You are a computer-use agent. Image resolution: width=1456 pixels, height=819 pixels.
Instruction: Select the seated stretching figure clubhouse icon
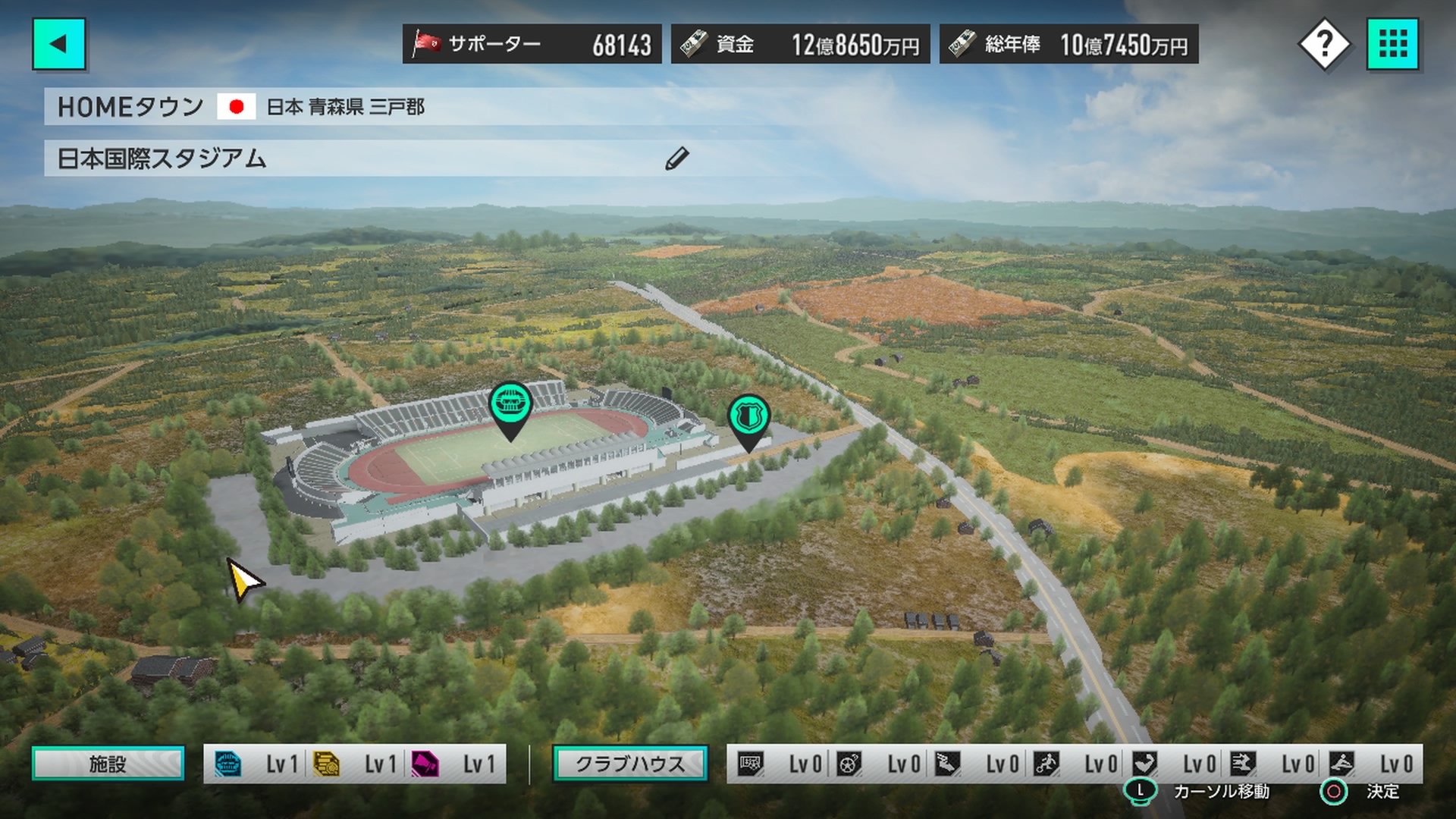click(x=1341, y=764)
